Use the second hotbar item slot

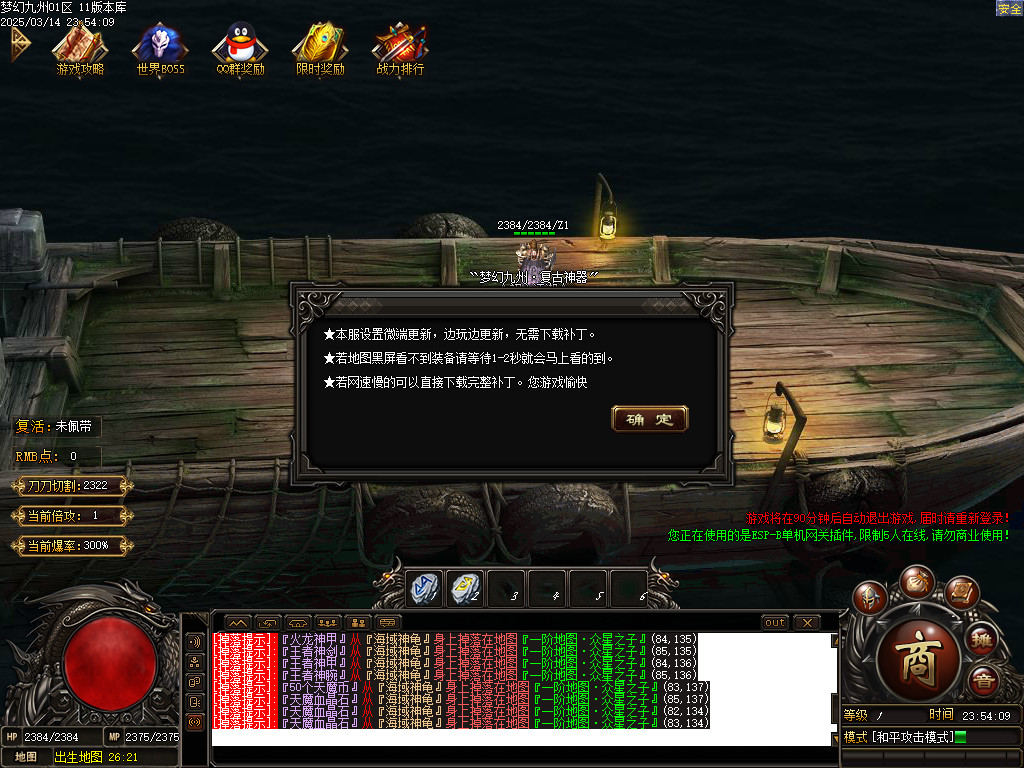pos(465,589)
